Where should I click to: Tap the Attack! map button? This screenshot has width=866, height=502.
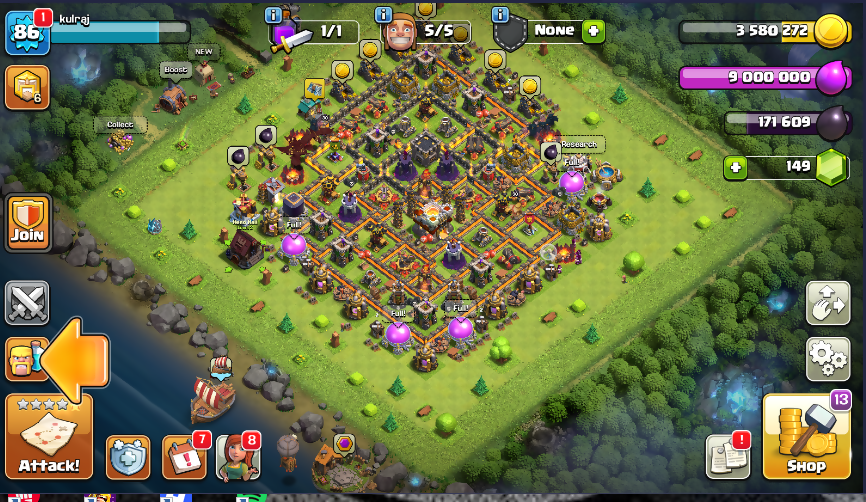(x=49, y=436)
